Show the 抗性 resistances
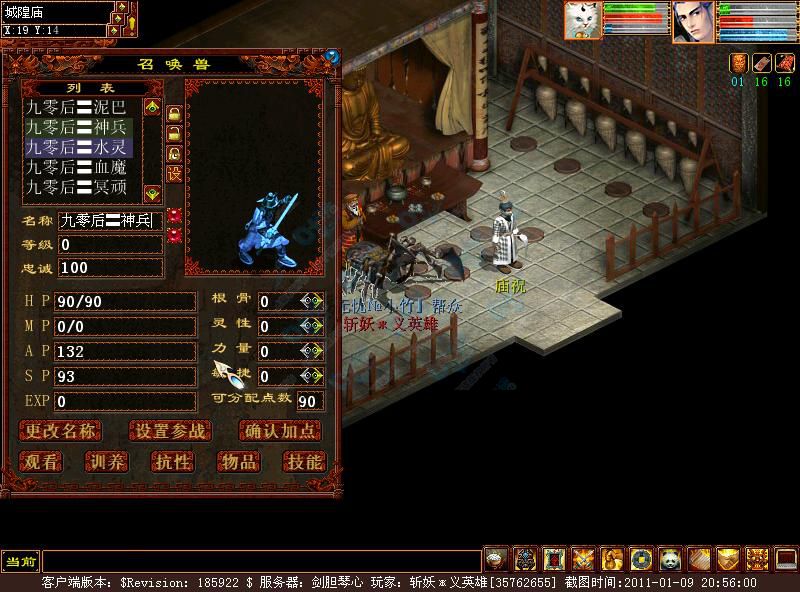800x592 pixels. pyautogui.click(x=172, y=461)
